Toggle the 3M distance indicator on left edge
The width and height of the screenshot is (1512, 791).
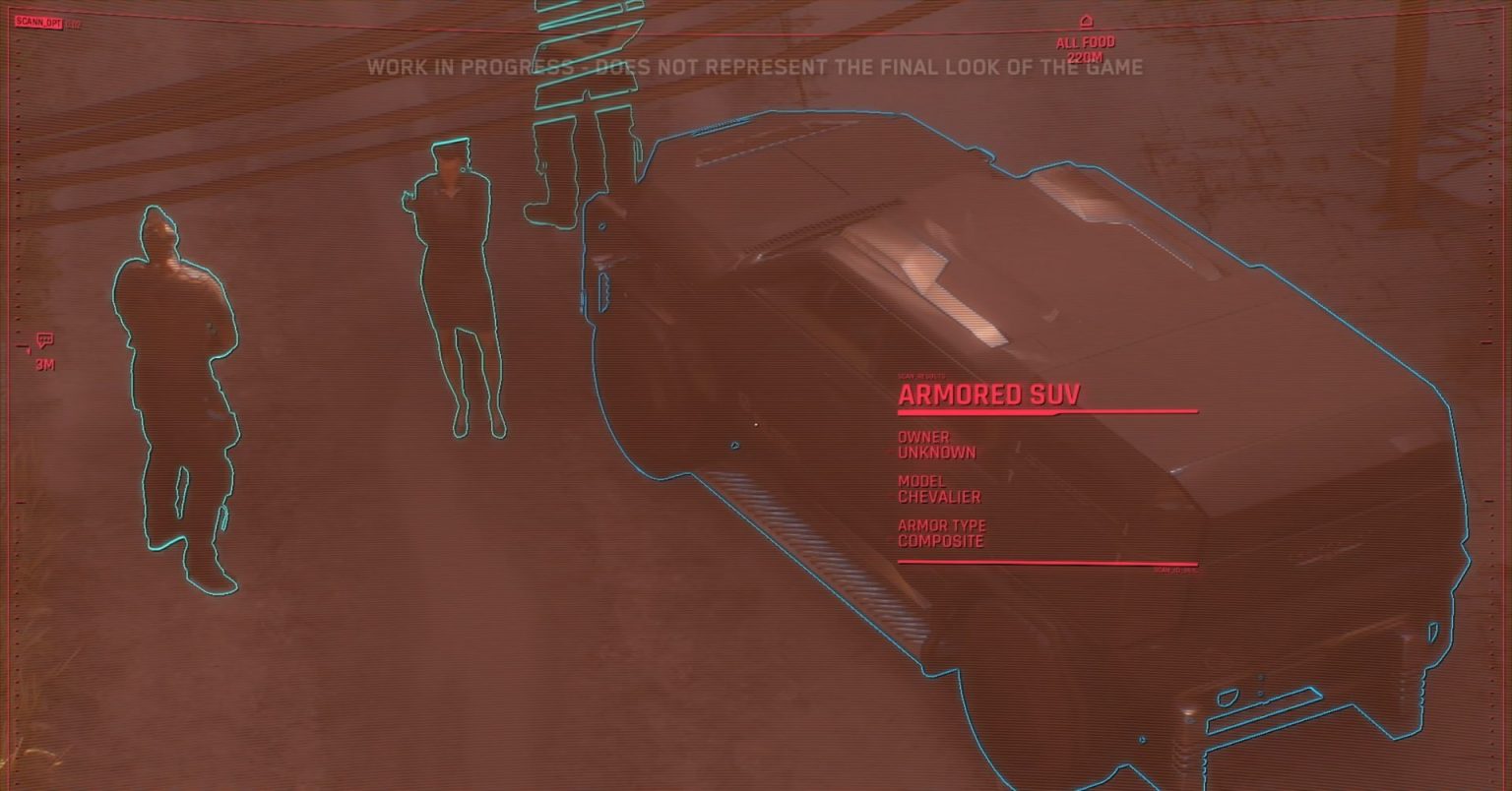[x=46, y=363]
